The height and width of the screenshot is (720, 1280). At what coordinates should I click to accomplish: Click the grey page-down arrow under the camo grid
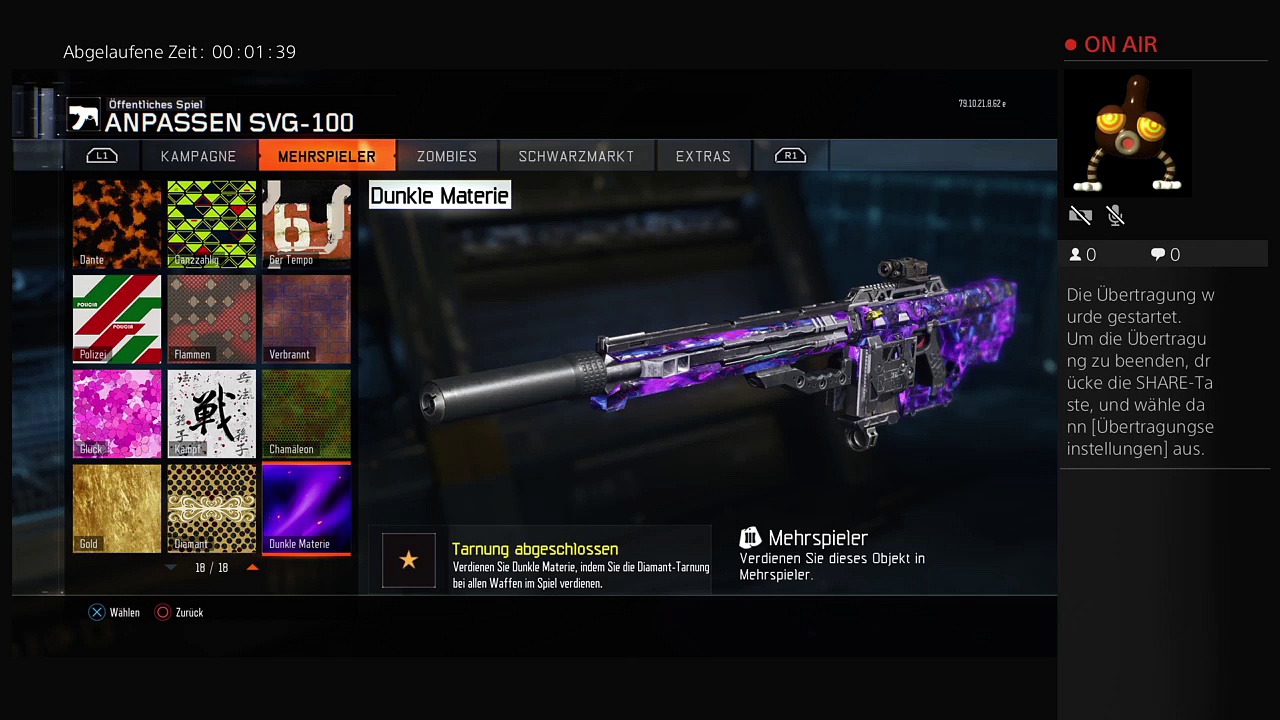tap(171, 567)
